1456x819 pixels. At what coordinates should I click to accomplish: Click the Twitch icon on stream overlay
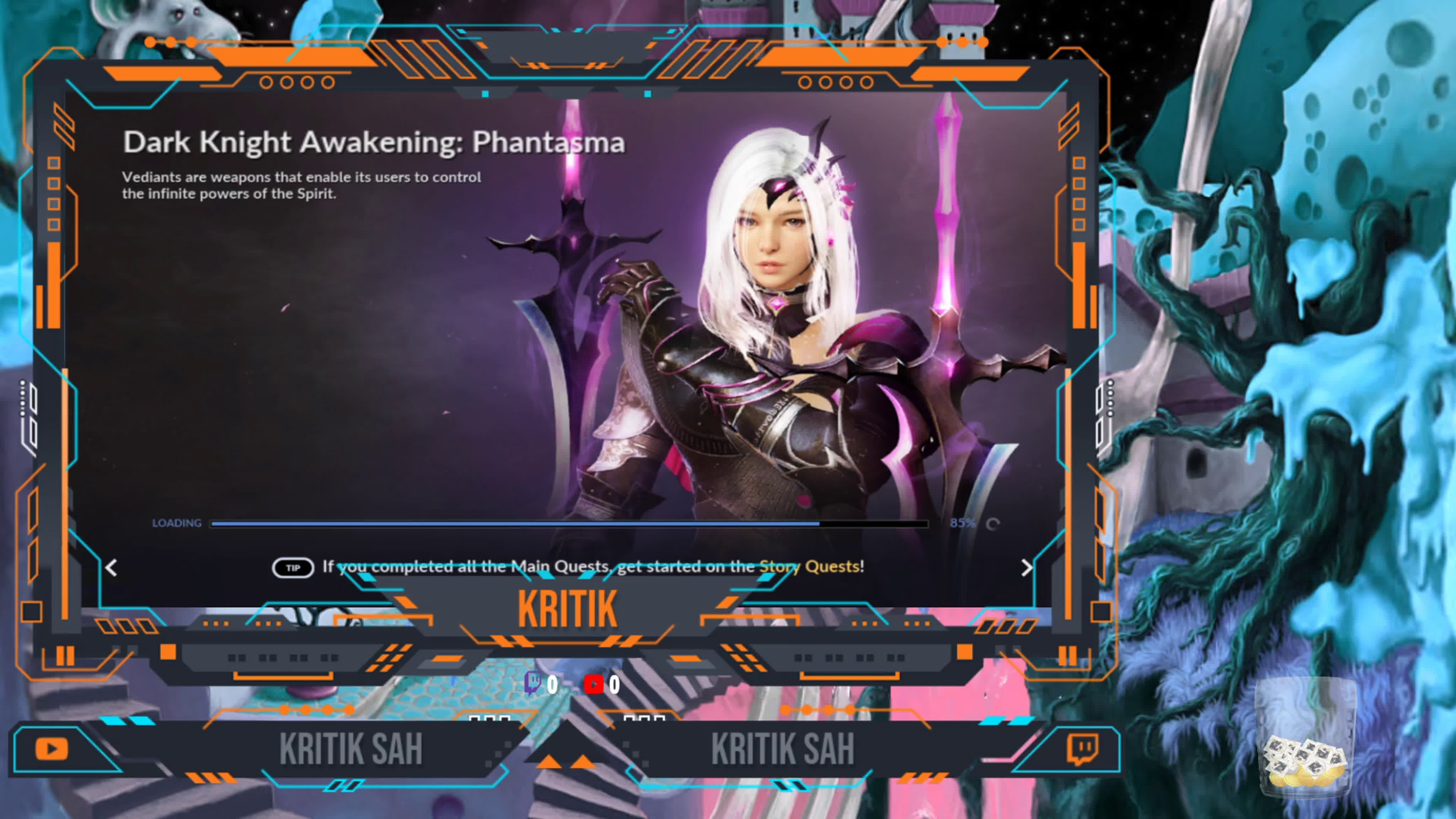pyautogui.click(x=1082, y=749)
